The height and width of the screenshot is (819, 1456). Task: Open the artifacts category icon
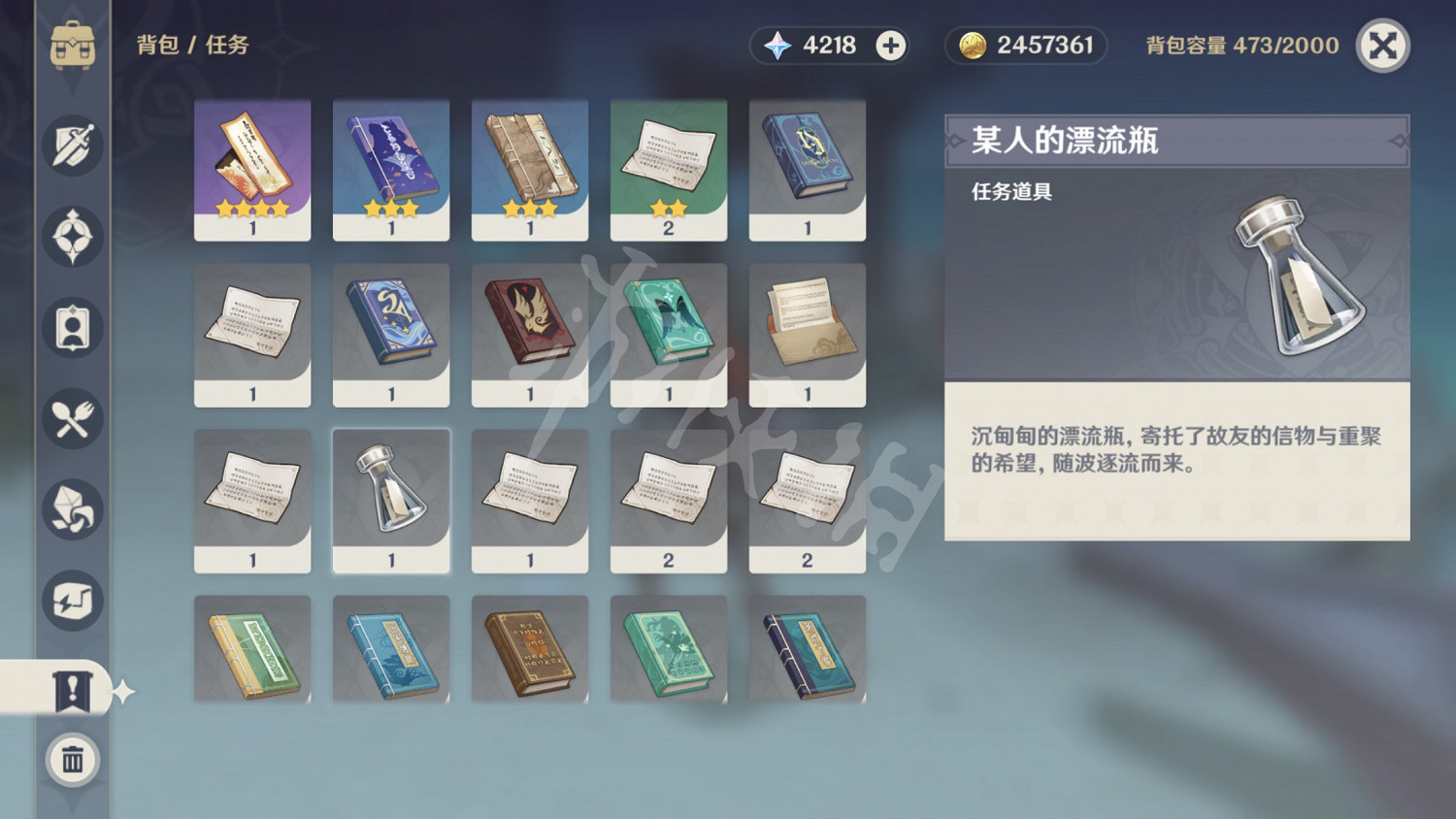pos(73,237)
